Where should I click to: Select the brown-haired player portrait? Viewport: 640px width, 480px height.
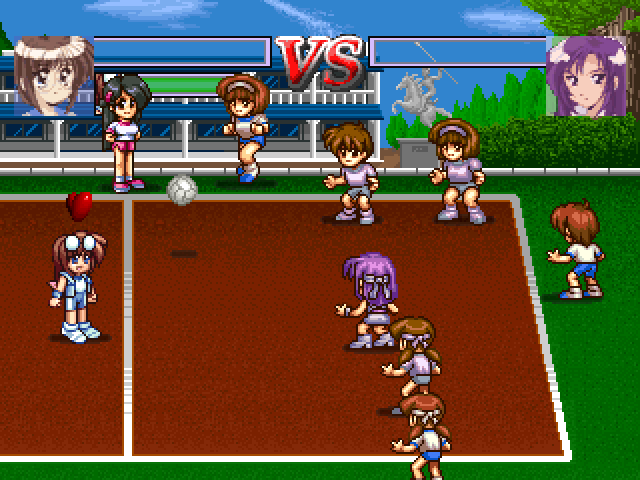point(52,75)
